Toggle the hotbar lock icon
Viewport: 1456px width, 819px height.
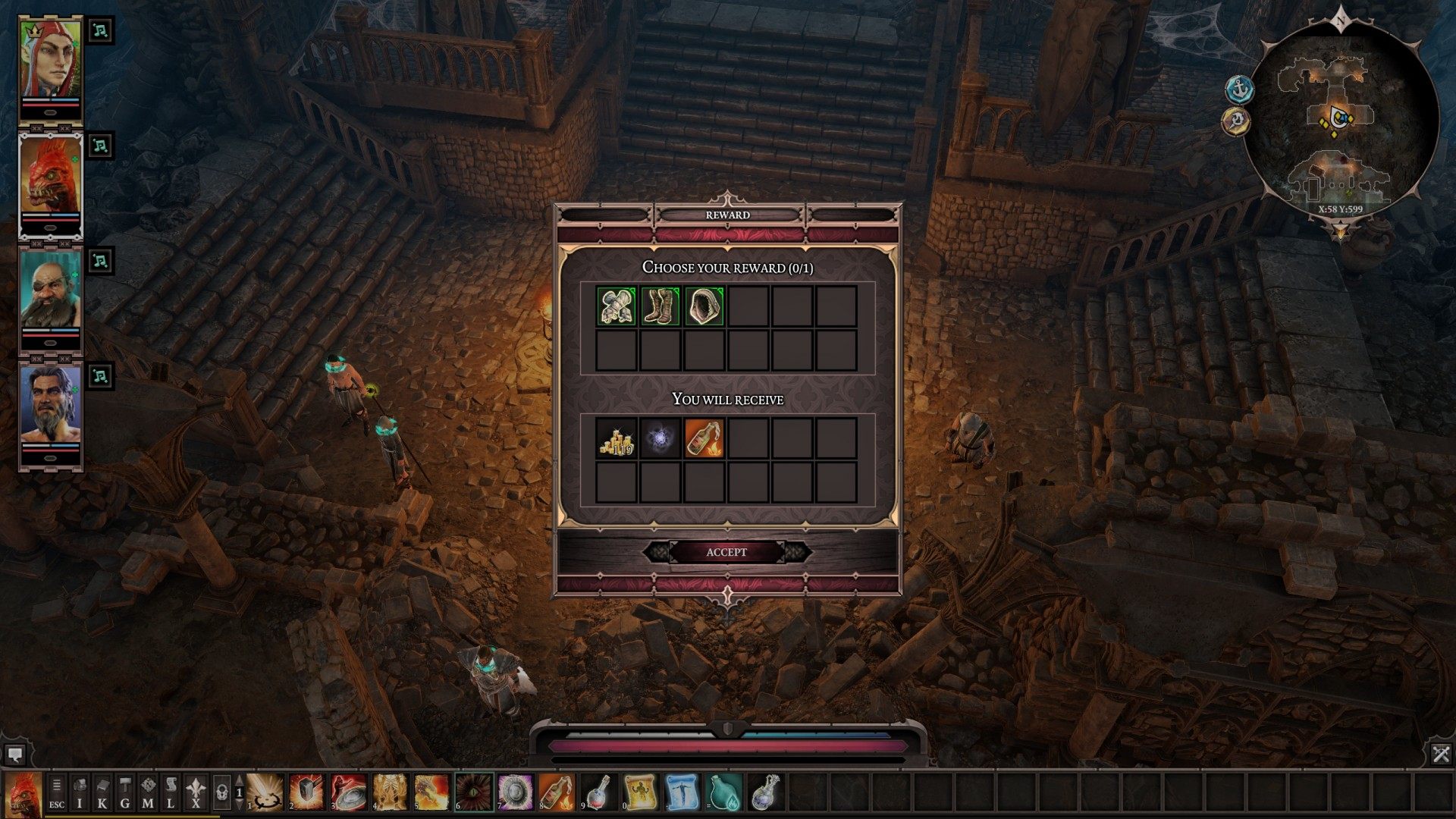(221, 793)
